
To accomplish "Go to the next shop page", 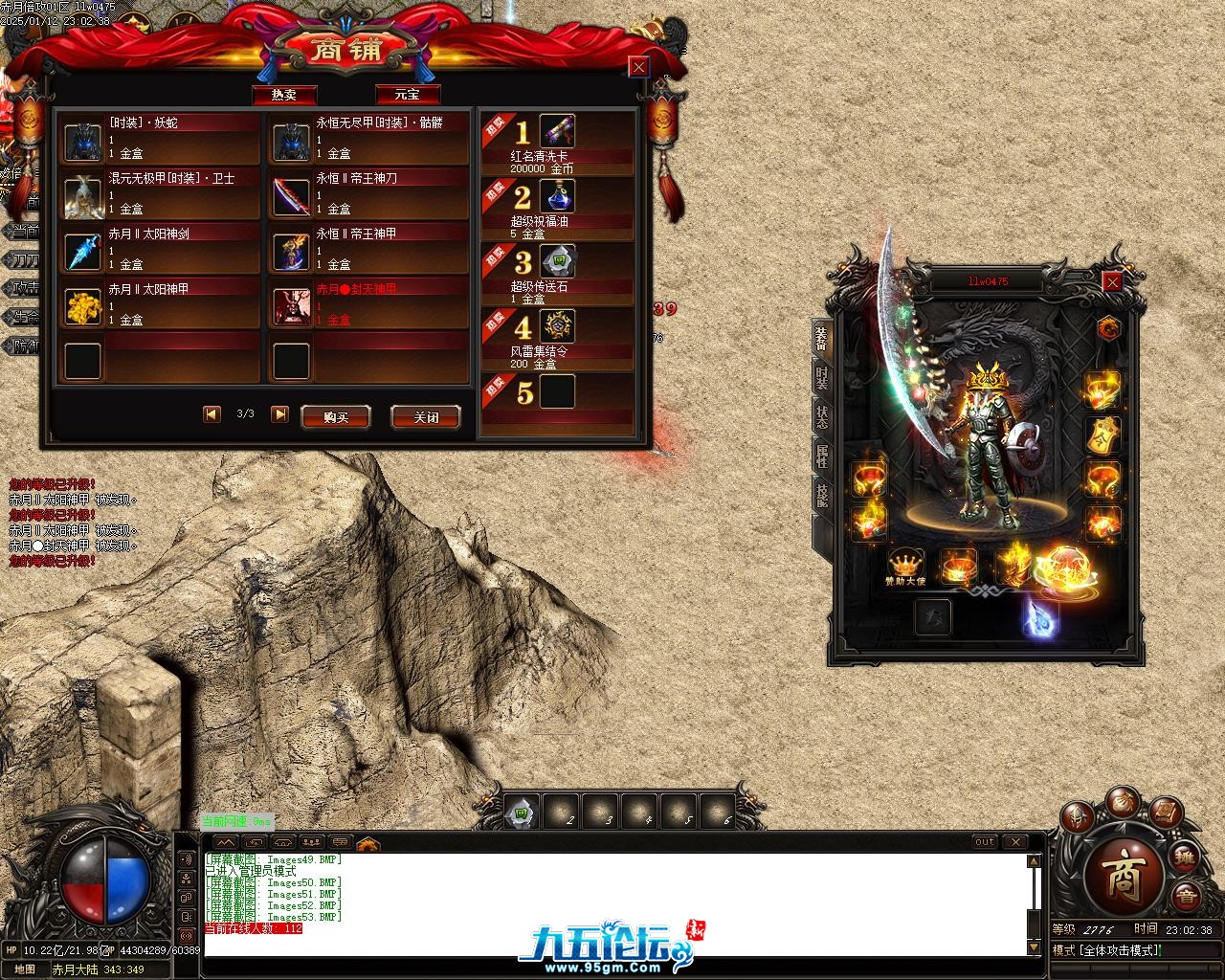I will pos(279,413).
